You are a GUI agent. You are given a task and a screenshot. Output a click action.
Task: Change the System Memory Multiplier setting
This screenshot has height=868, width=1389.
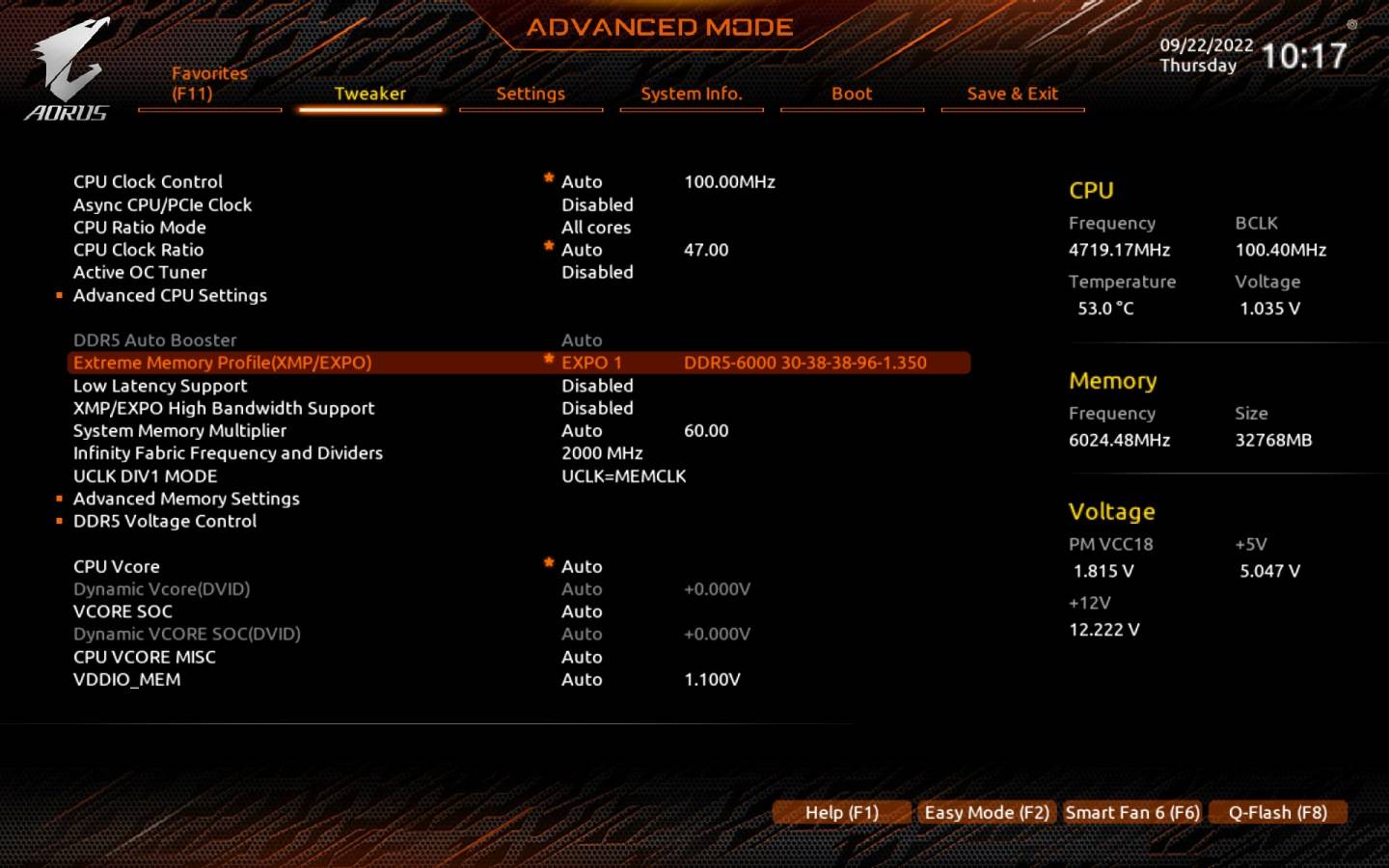tap(179, 431)
